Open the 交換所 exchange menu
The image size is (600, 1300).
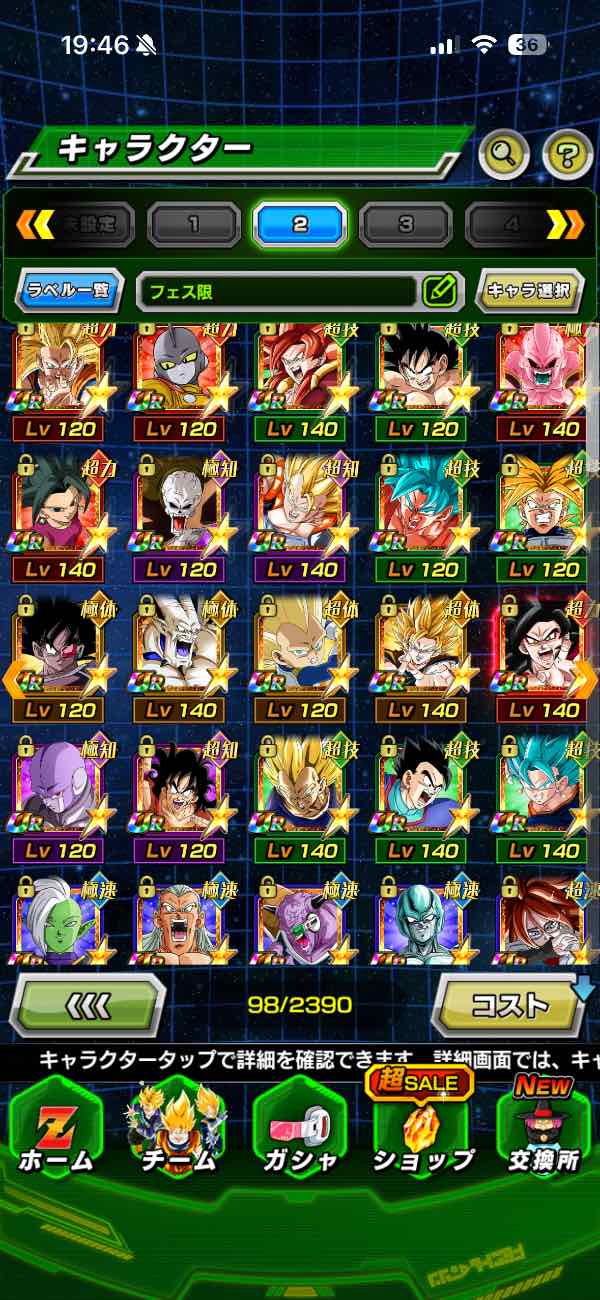[x=545, y=1132]
